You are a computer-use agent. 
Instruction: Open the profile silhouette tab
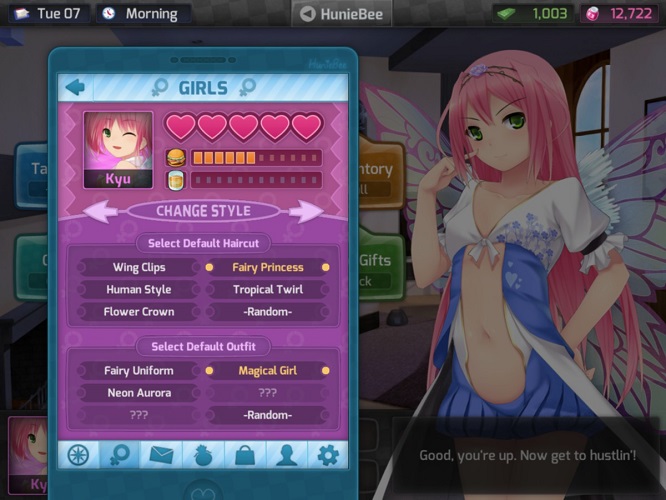click(286, 455)
